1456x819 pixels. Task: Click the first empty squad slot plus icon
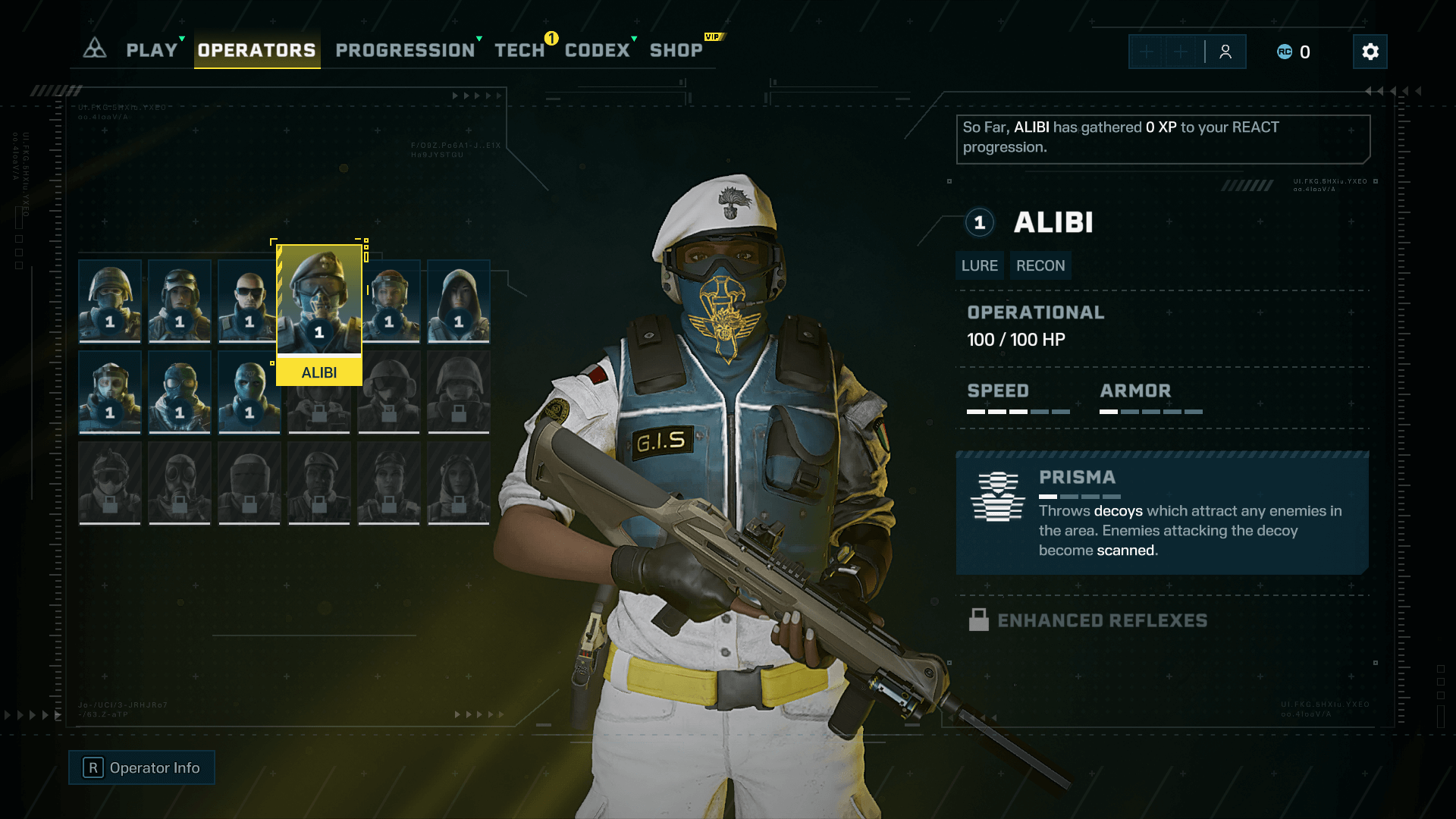pyautogui.click(x=1147, y=52)
